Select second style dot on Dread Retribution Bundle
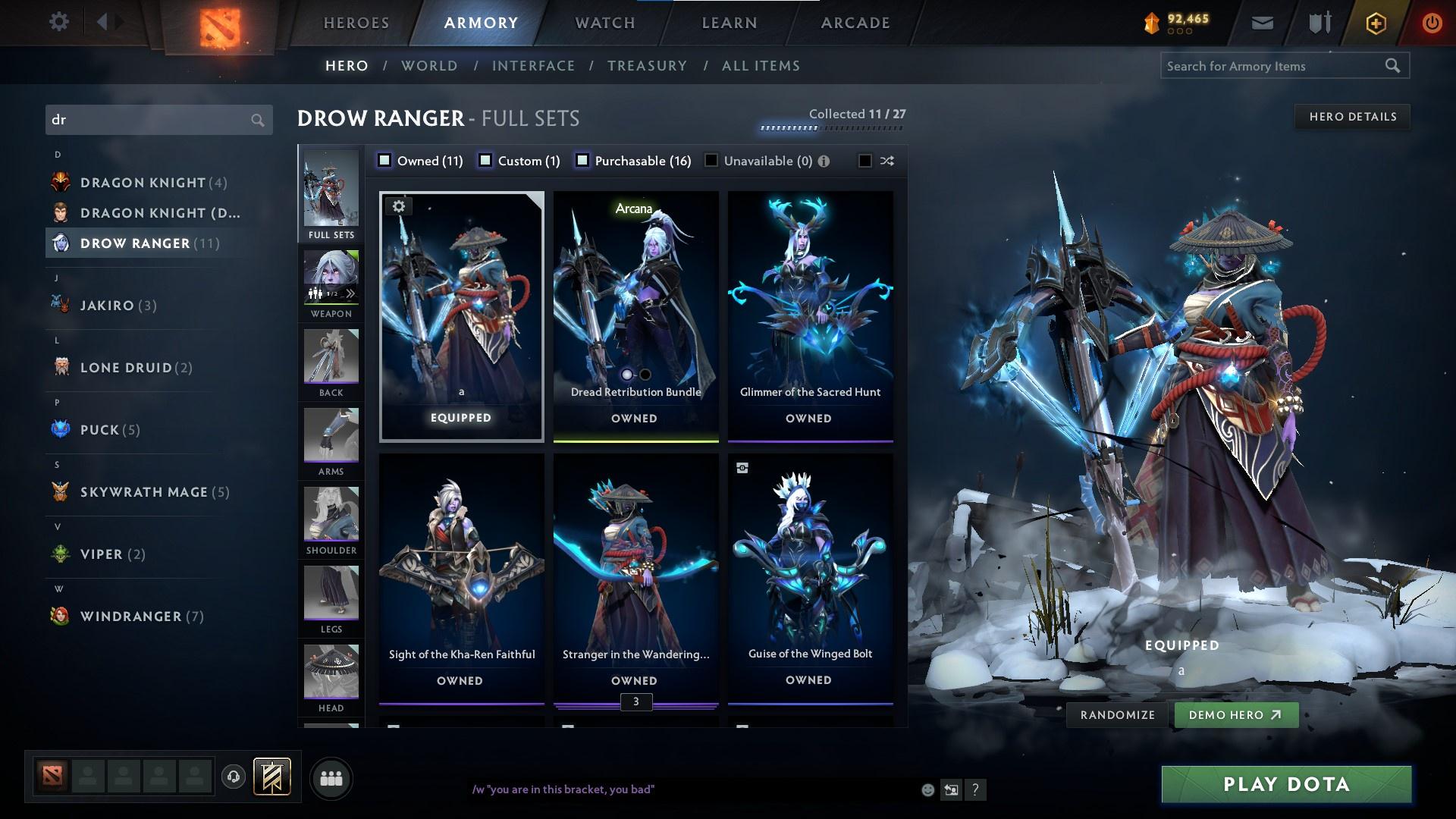Screen dimensions: 1456x819 point(645,374)
